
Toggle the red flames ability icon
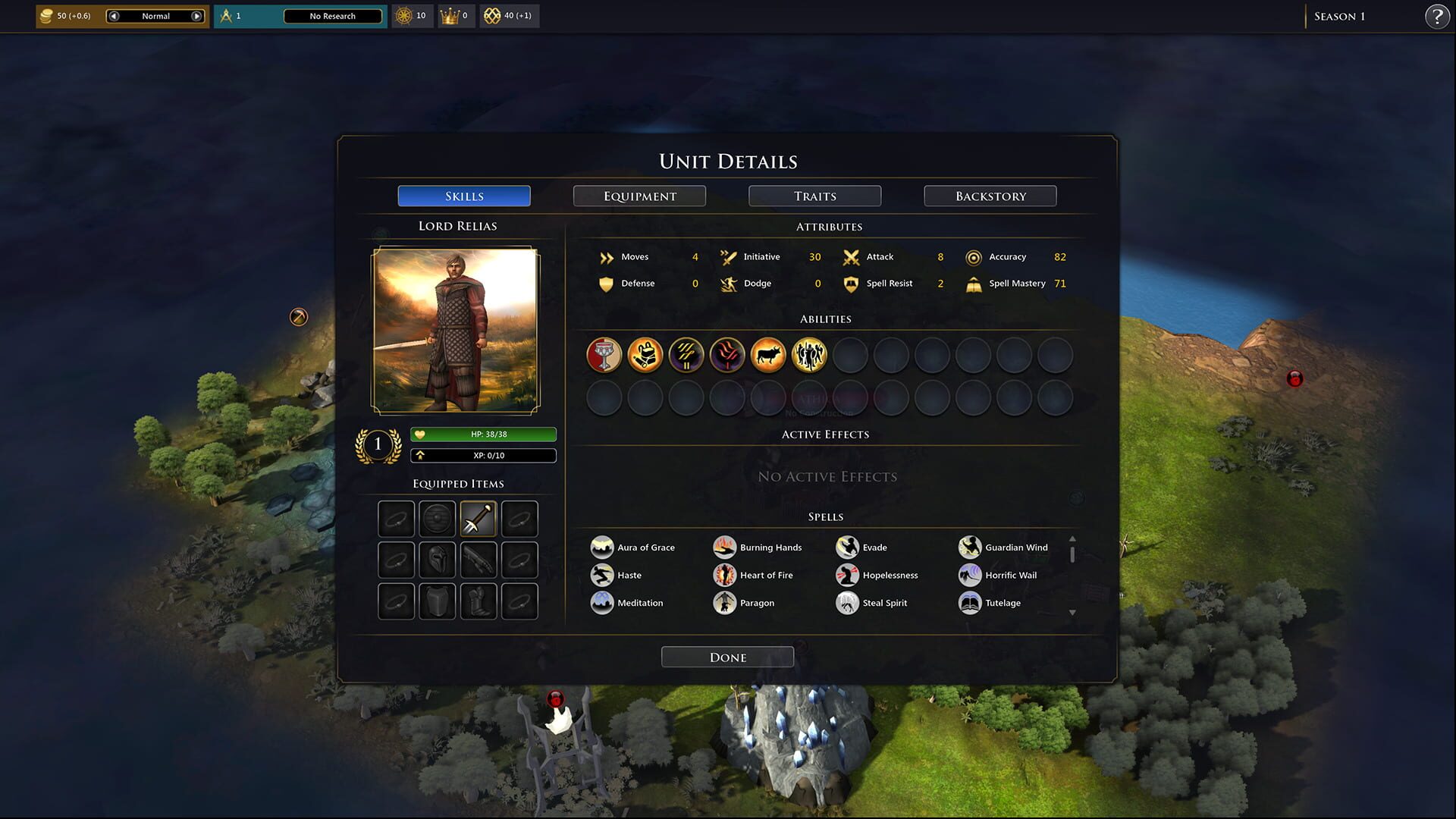727,355
